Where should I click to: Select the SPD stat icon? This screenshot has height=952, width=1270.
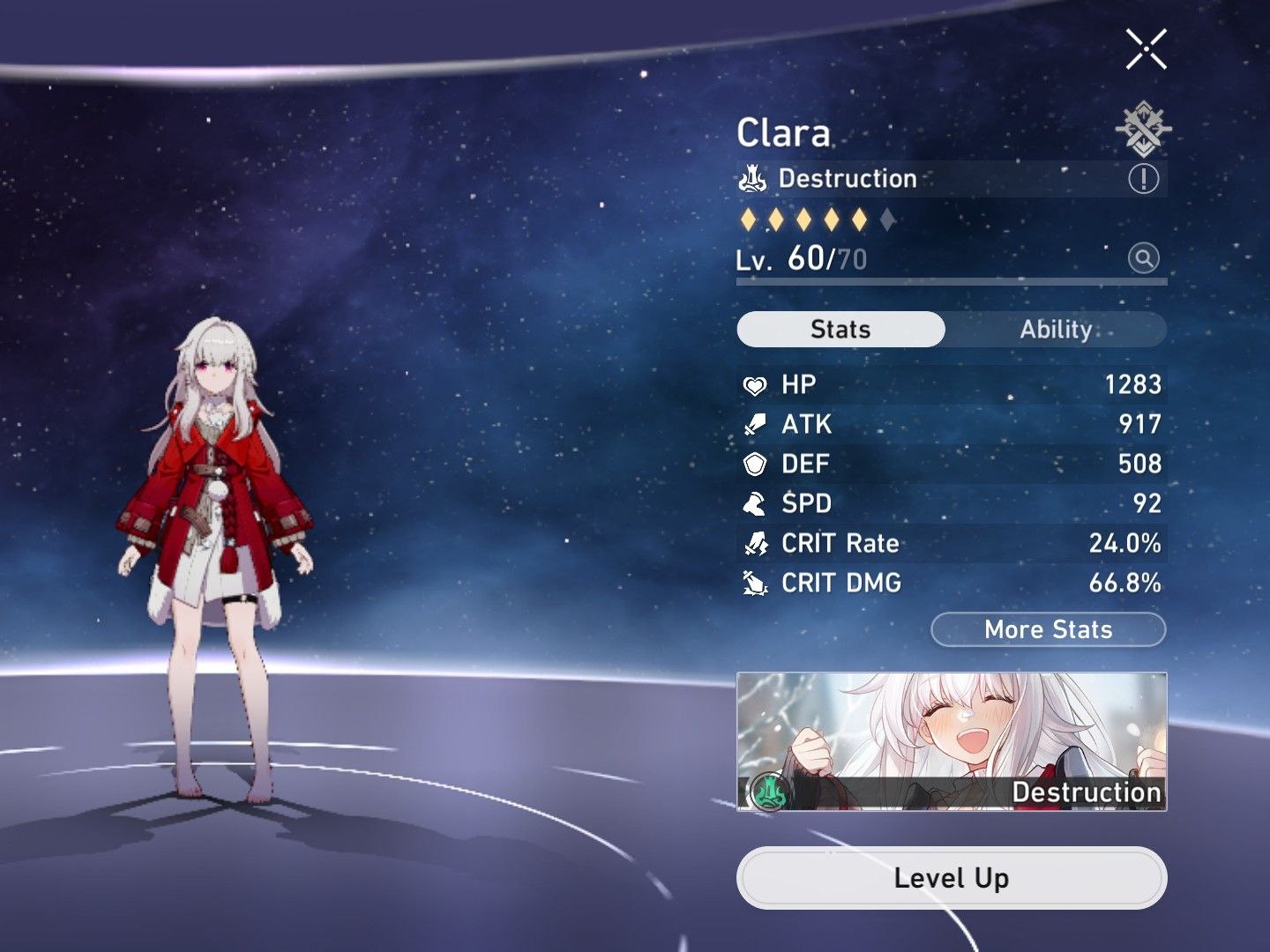(x=755, y=503)
